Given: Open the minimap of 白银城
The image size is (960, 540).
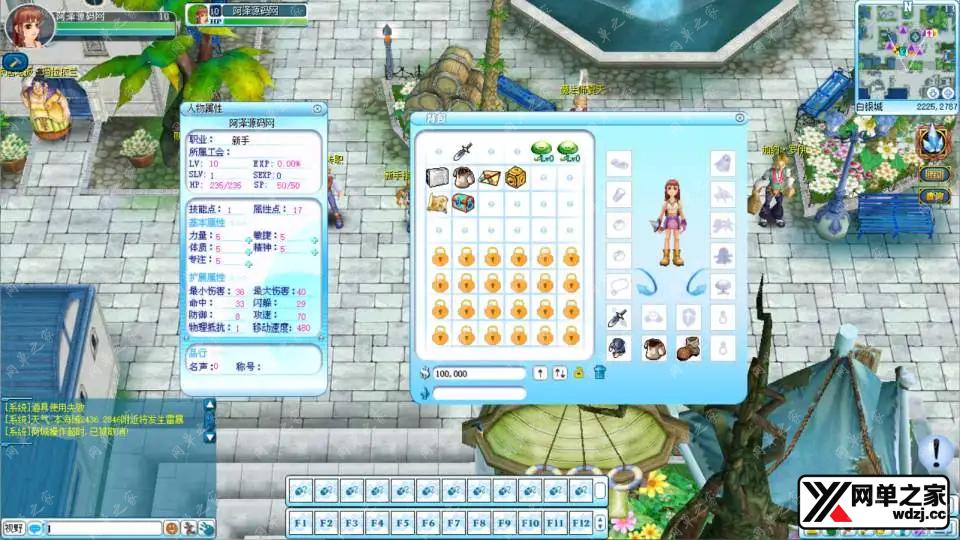Looking at the screenshot, I should [906, 48].
